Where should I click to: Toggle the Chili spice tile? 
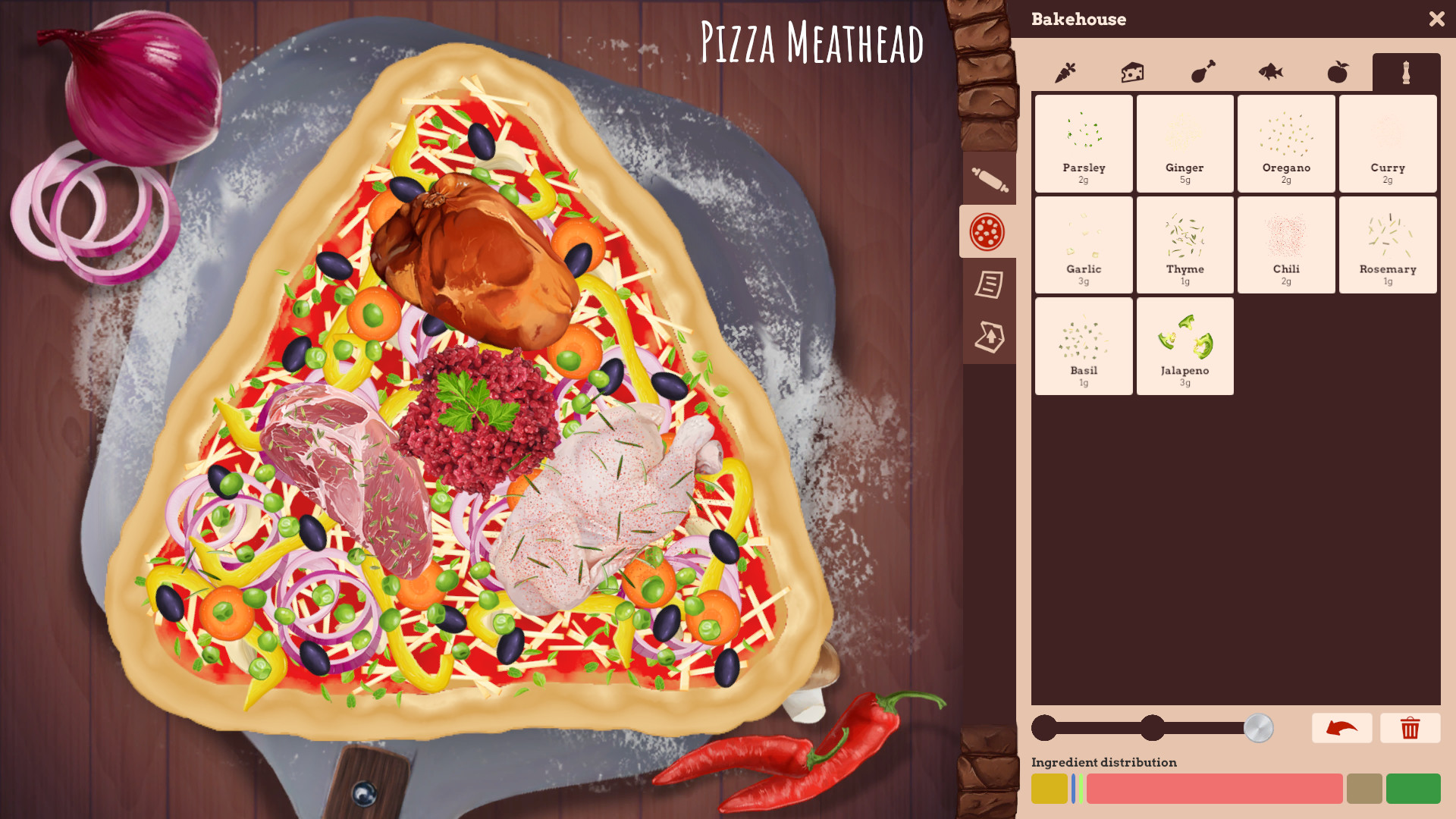1285,244
